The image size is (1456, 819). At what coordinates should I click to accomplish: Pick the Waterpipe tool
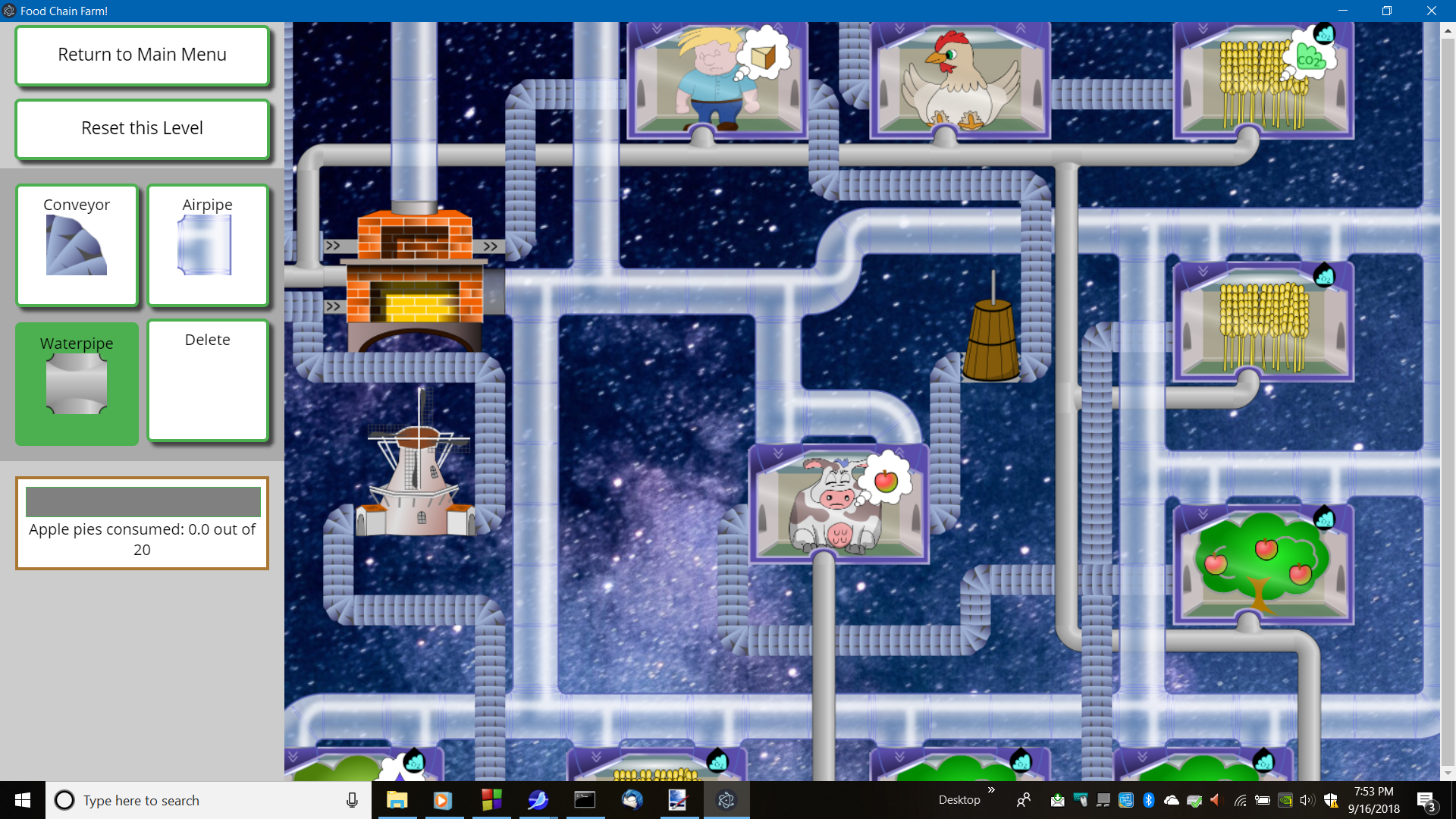tap(77, 383)
